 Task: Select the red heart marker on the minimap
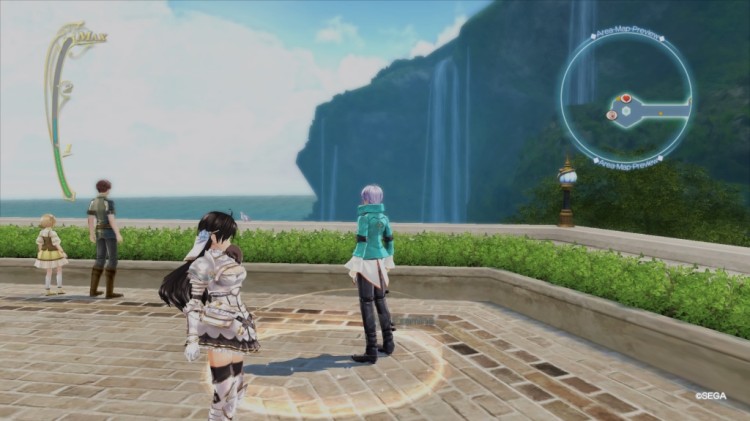tap(627, 98)
